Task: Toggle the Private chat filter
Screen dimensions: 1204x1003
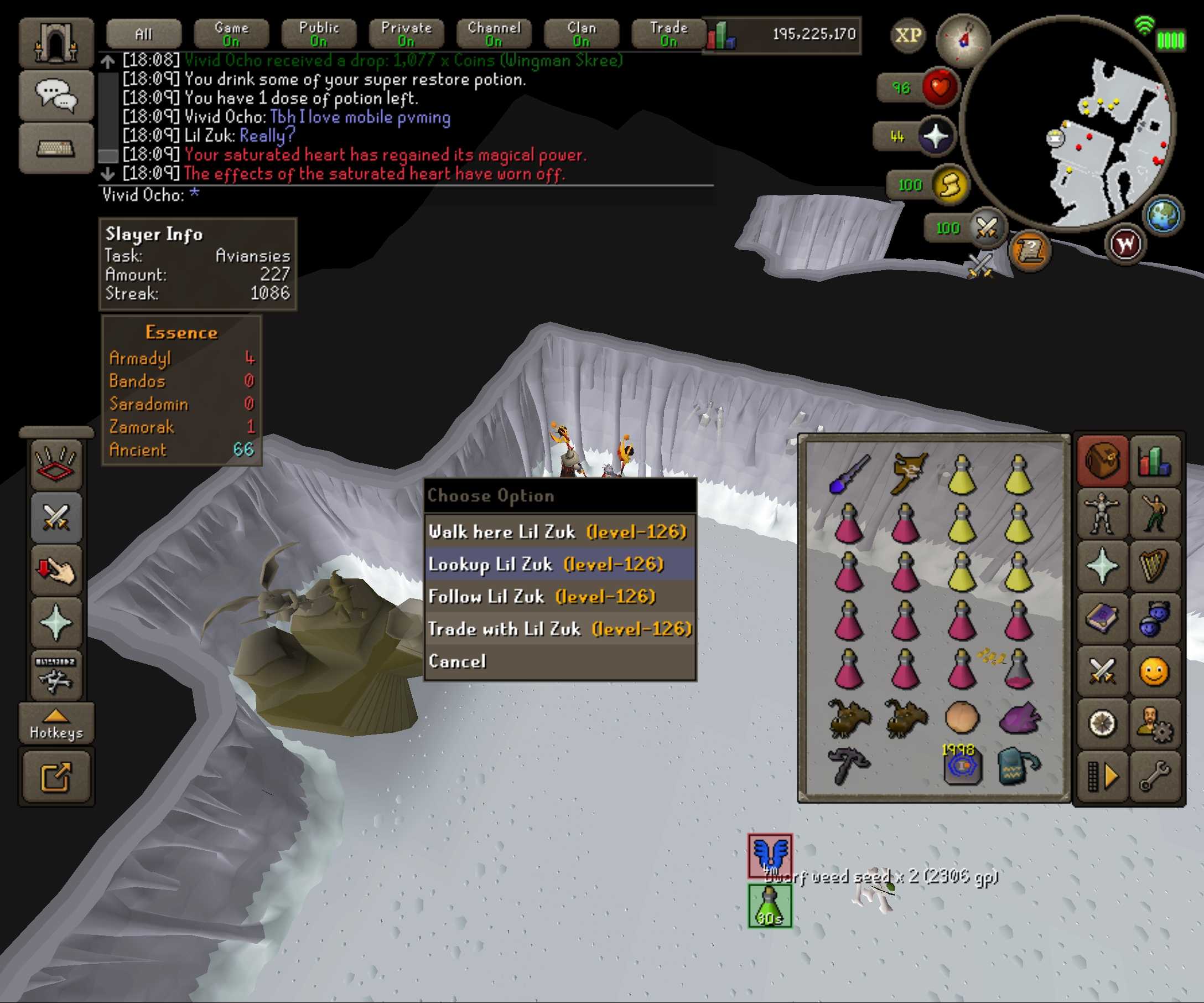Action: (x=406, y=34)
